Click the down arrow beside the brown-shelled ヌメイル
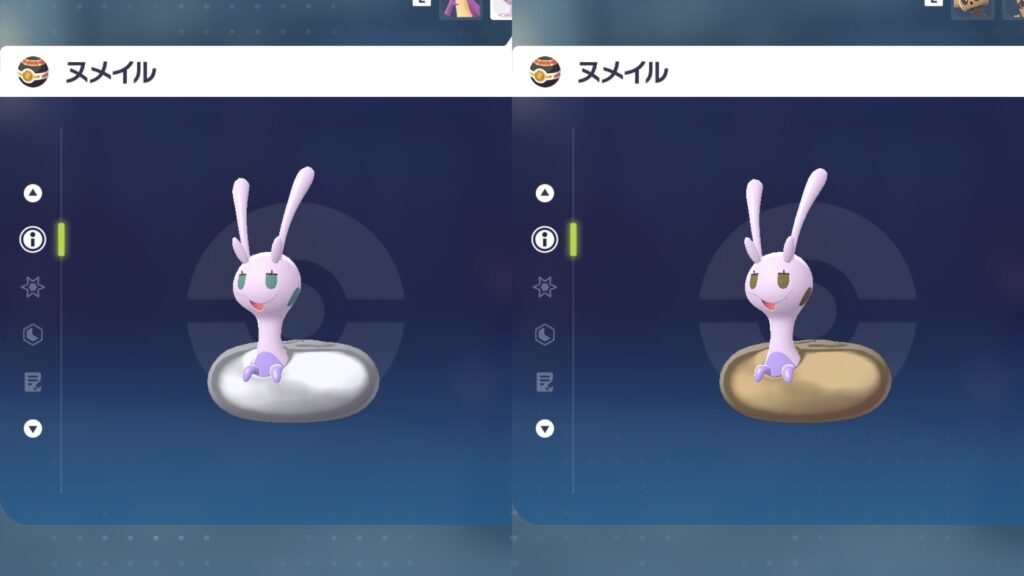The width and height of the screenshot is (1024, 576). 545,428
